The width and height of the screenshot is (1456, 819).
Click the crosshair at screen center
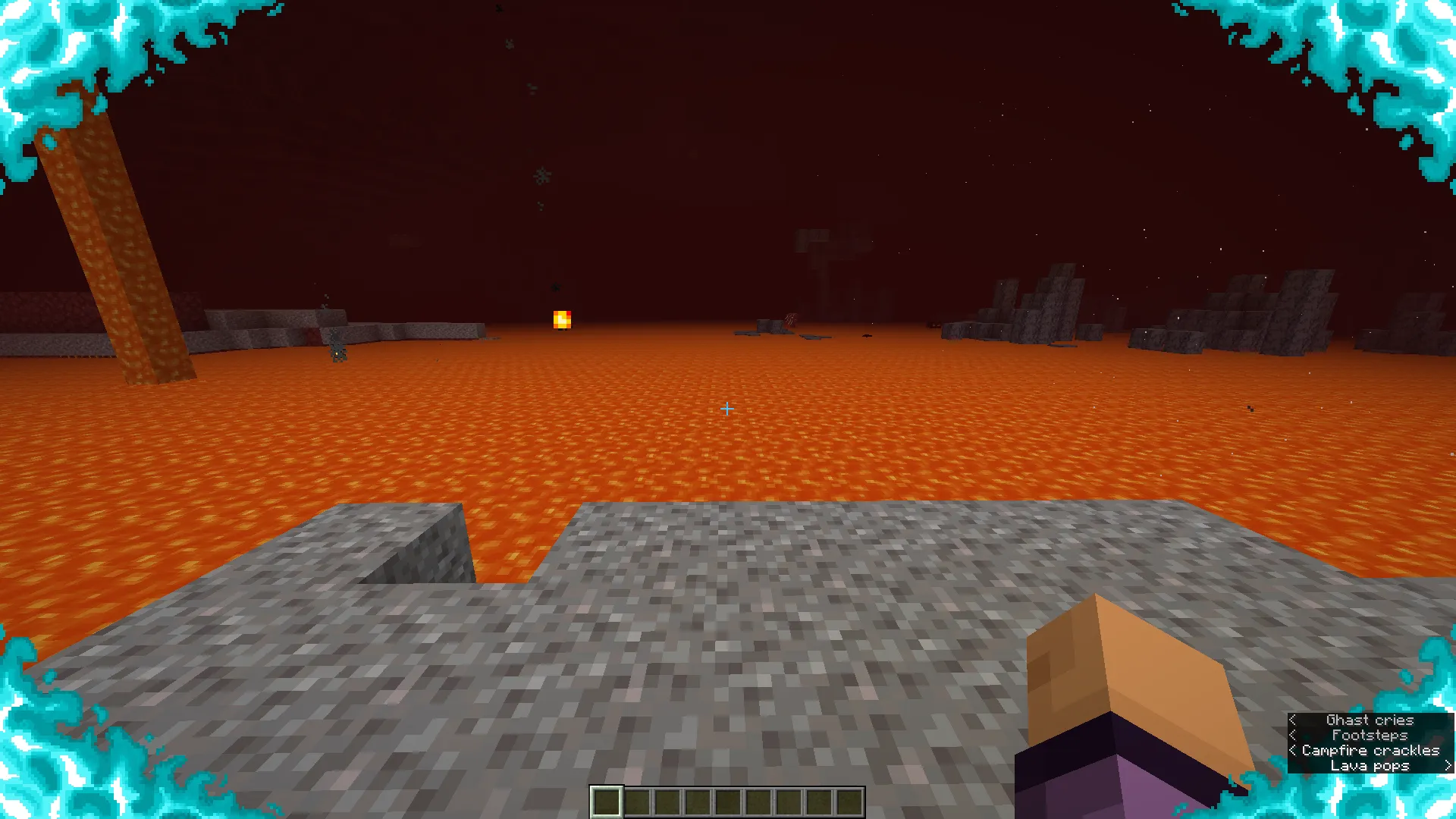point(727,409)
